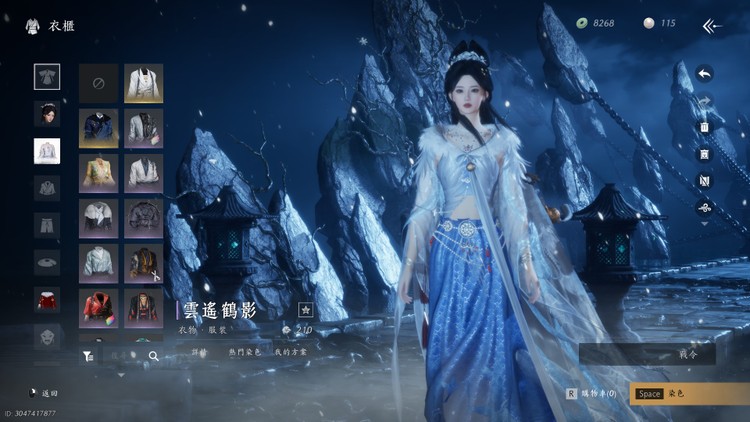Select the dark blue outfit thumbnail

pos(99,129)
